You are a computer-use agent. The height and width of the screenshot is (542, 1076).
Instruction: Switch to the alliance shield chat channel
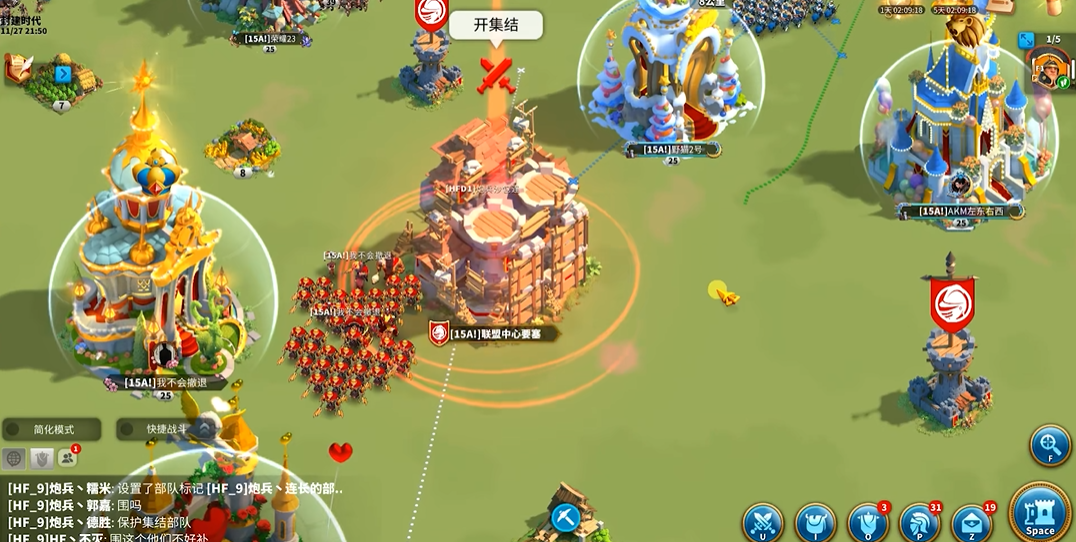(x=41, y=458)
